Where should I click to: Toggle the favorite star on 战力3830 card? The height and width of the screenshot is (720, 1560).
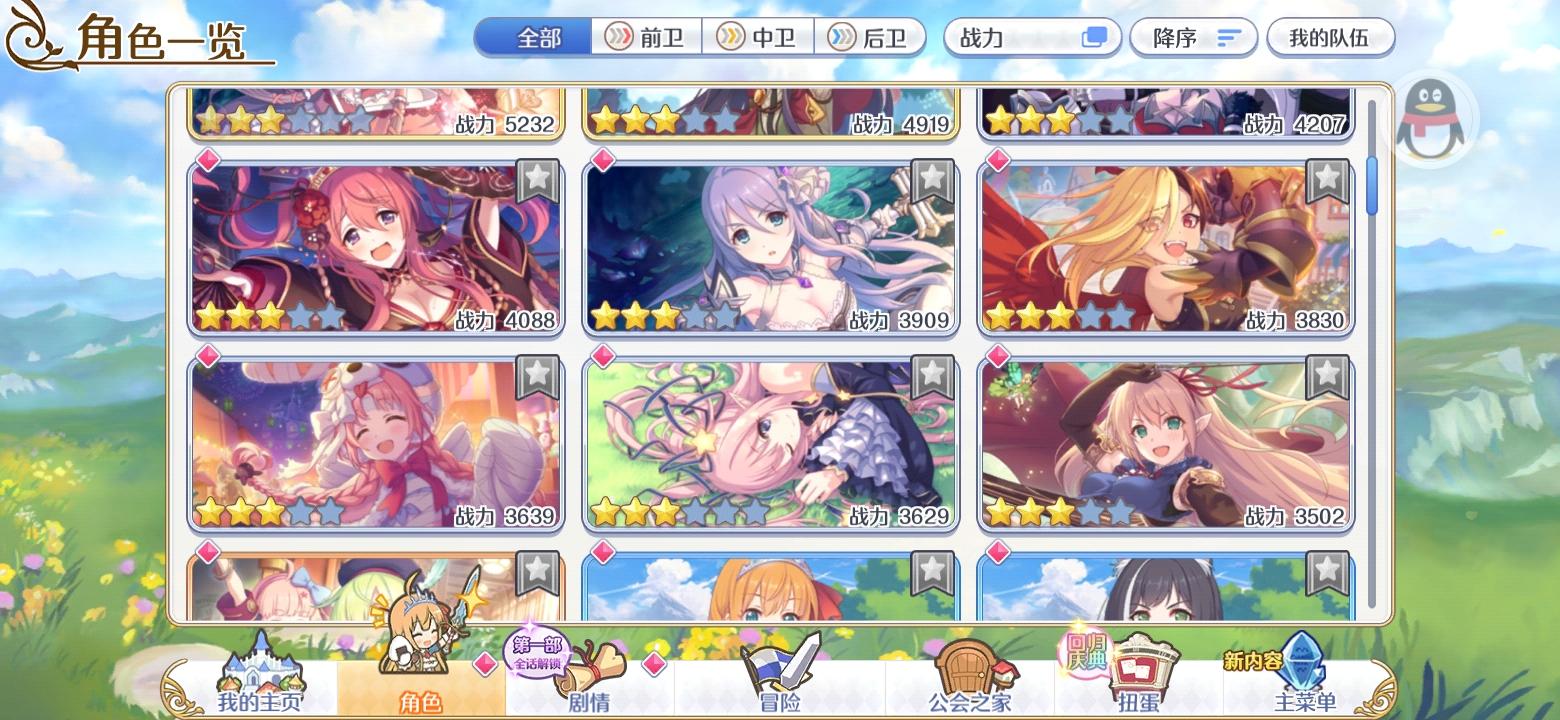pyautogui.click(x=1327, y=181)
